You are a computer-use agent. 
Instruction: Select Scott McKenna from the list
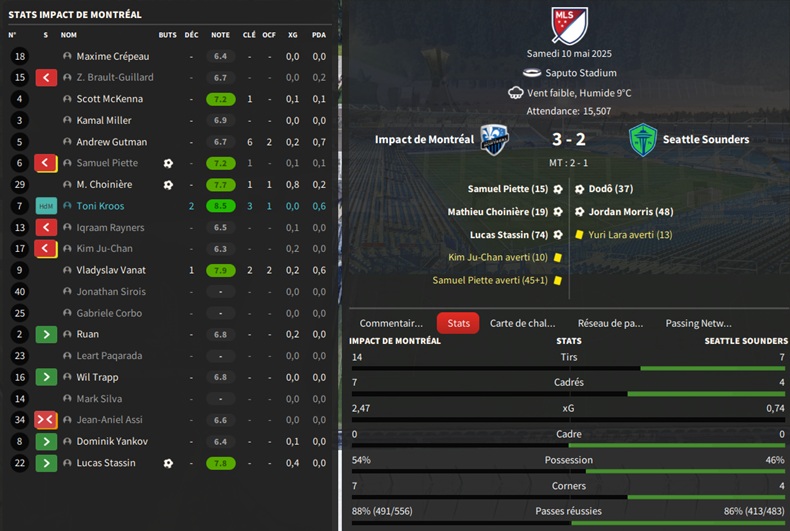(109, 99)
